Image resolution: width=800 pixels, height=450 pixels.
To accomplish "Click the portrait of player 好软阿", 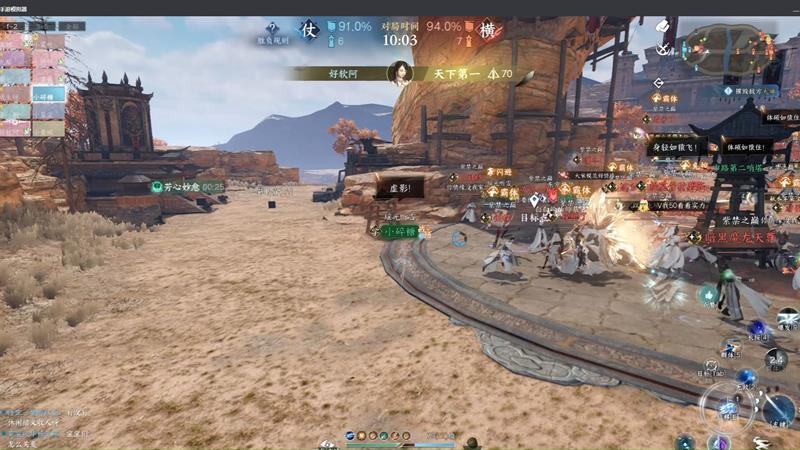I will click(400, 74).
